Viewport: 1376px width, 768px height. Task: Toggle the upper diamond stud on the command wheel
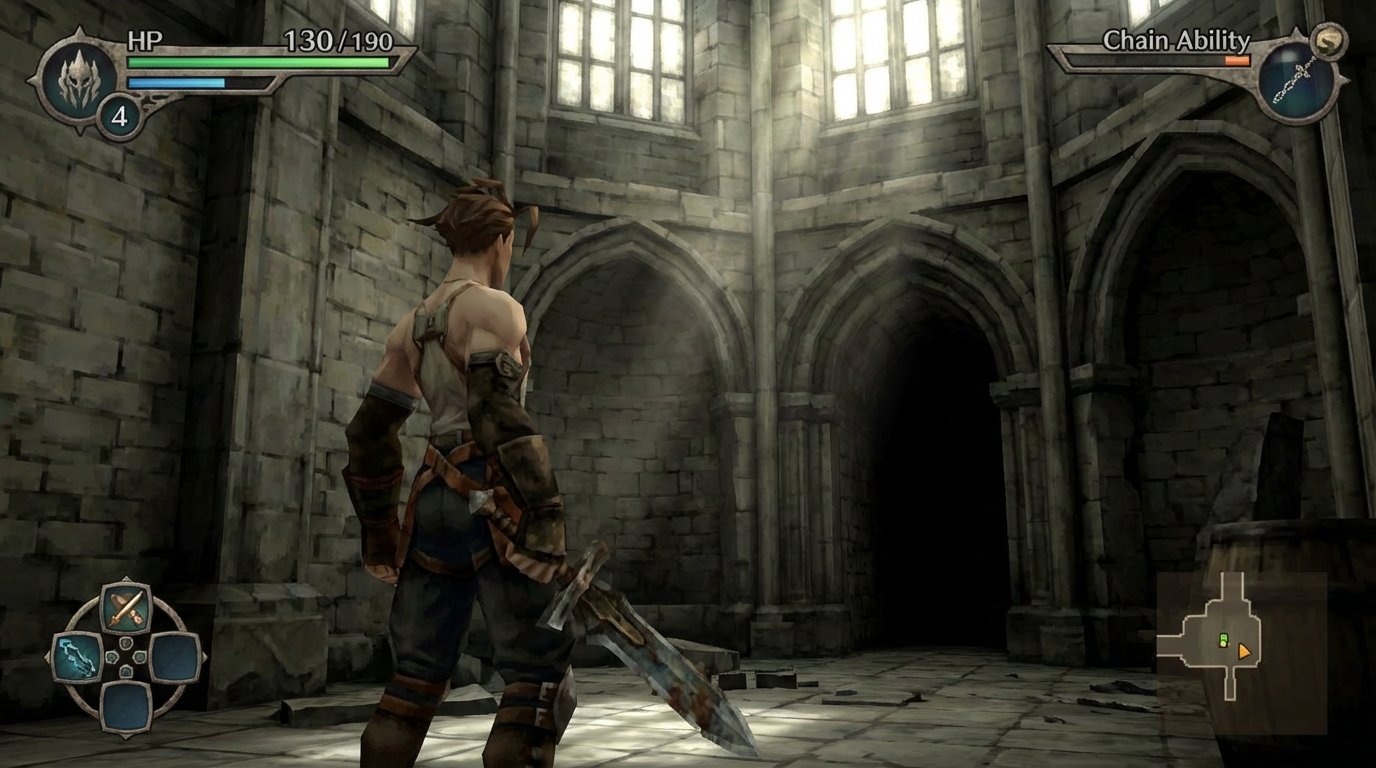(x=126, y=643)
